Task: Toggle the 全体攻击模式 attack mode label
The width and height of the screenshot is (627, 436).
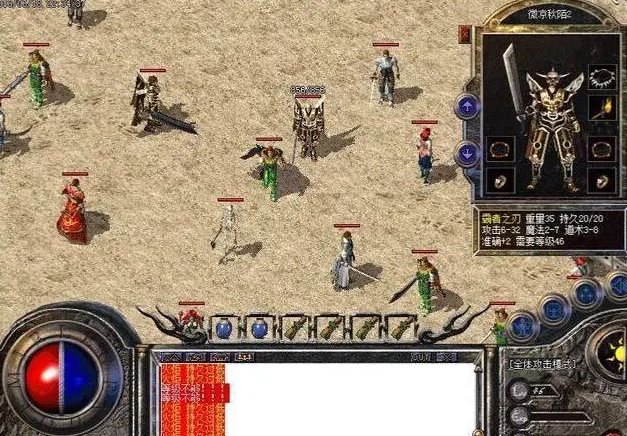Action: click(x=546, y=364)
